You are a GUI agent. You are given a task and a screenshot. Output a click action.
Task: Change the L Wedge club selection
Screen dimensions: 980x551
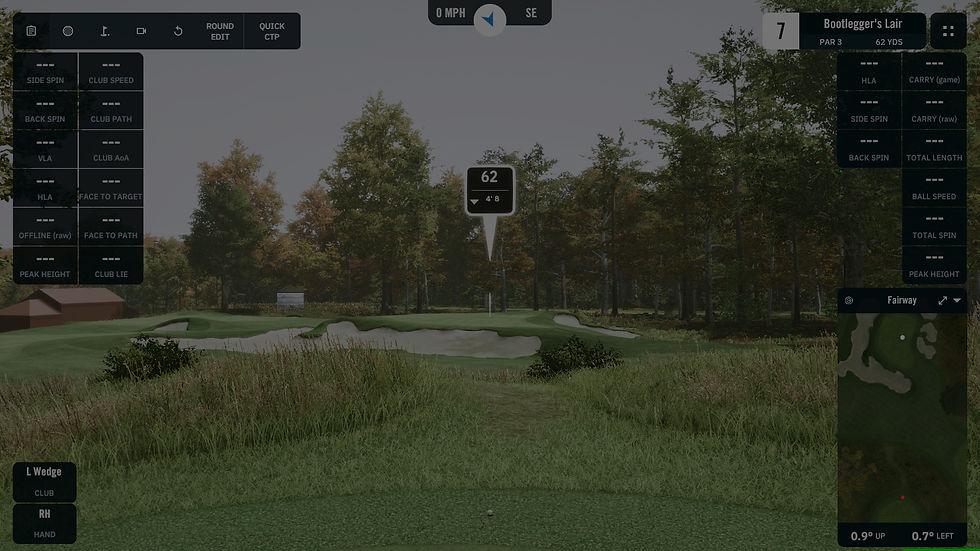tap(45, 481)
